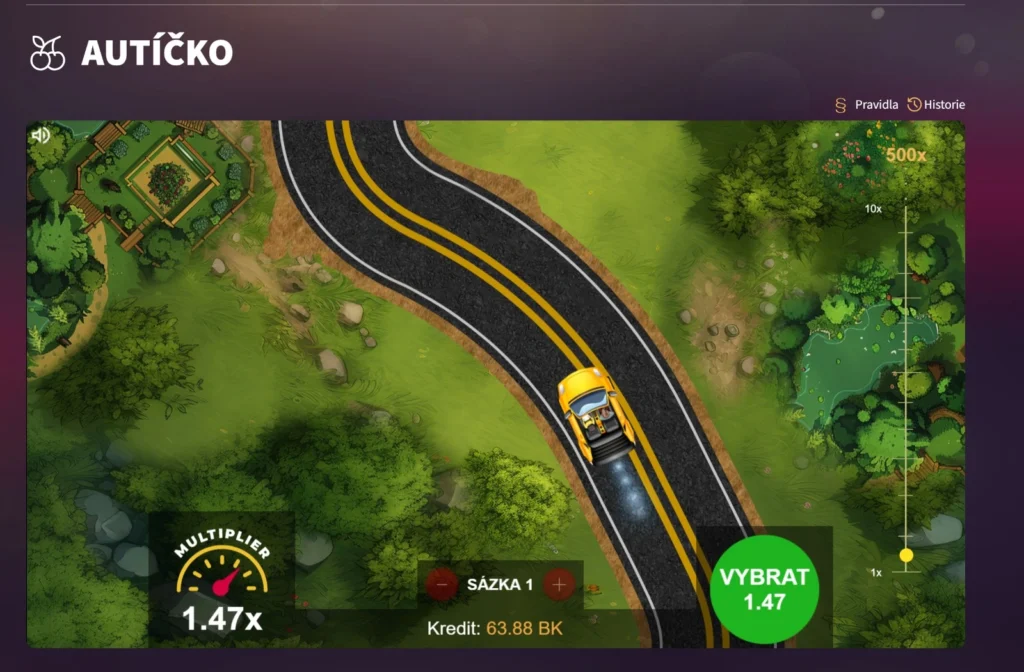
Task: Click the cherry logo beside AUTÍČKO
Action: click(47, 53)
